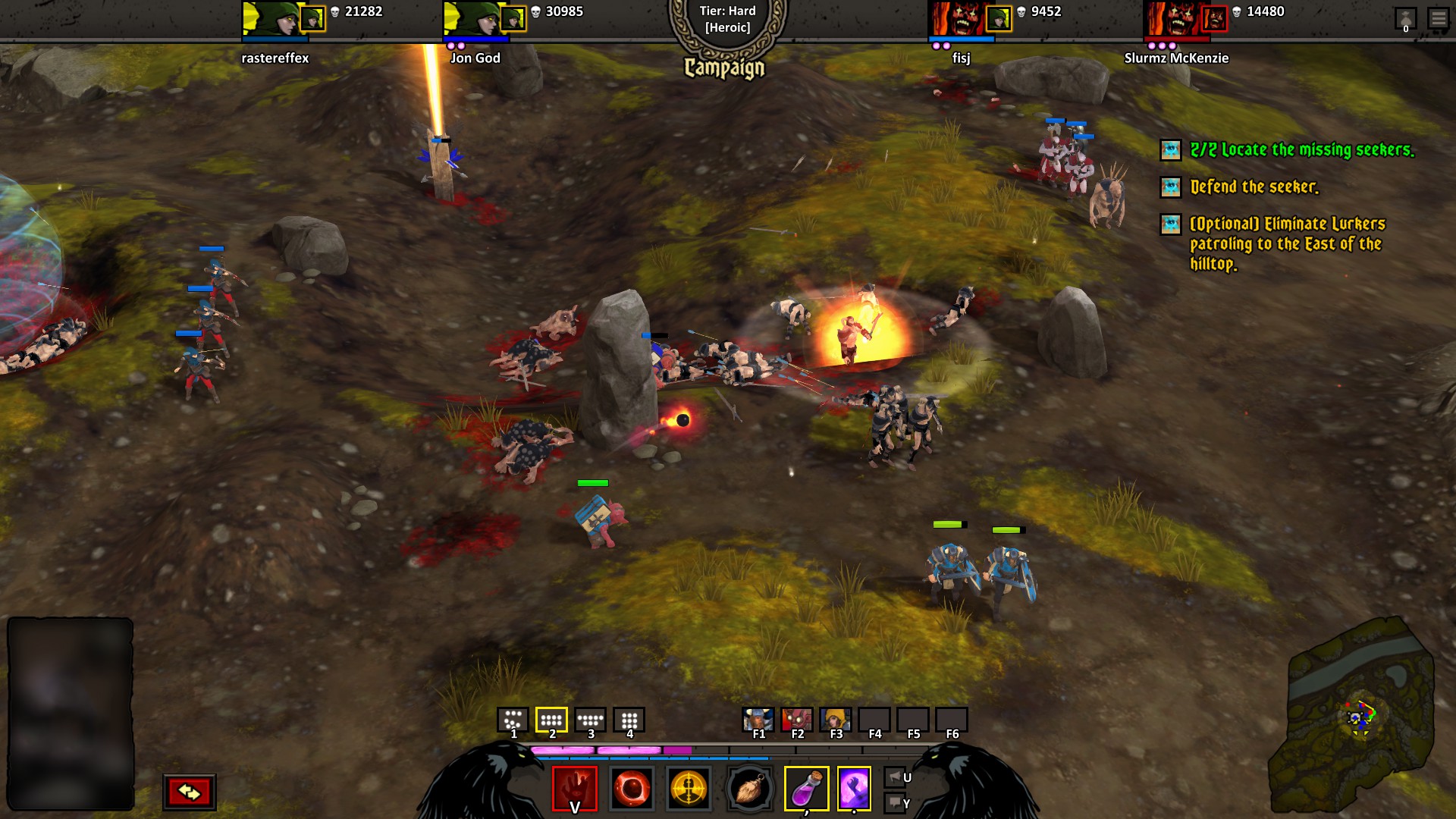Use the yellow crosshair target ability

[x=689, y=789]
